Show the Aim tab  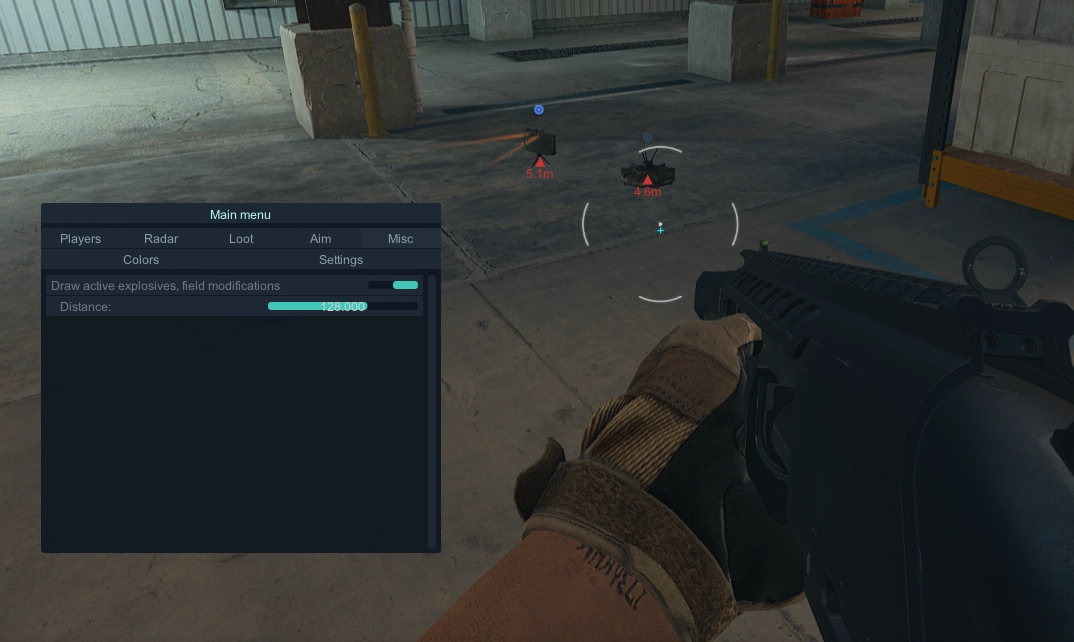point(320,239)
